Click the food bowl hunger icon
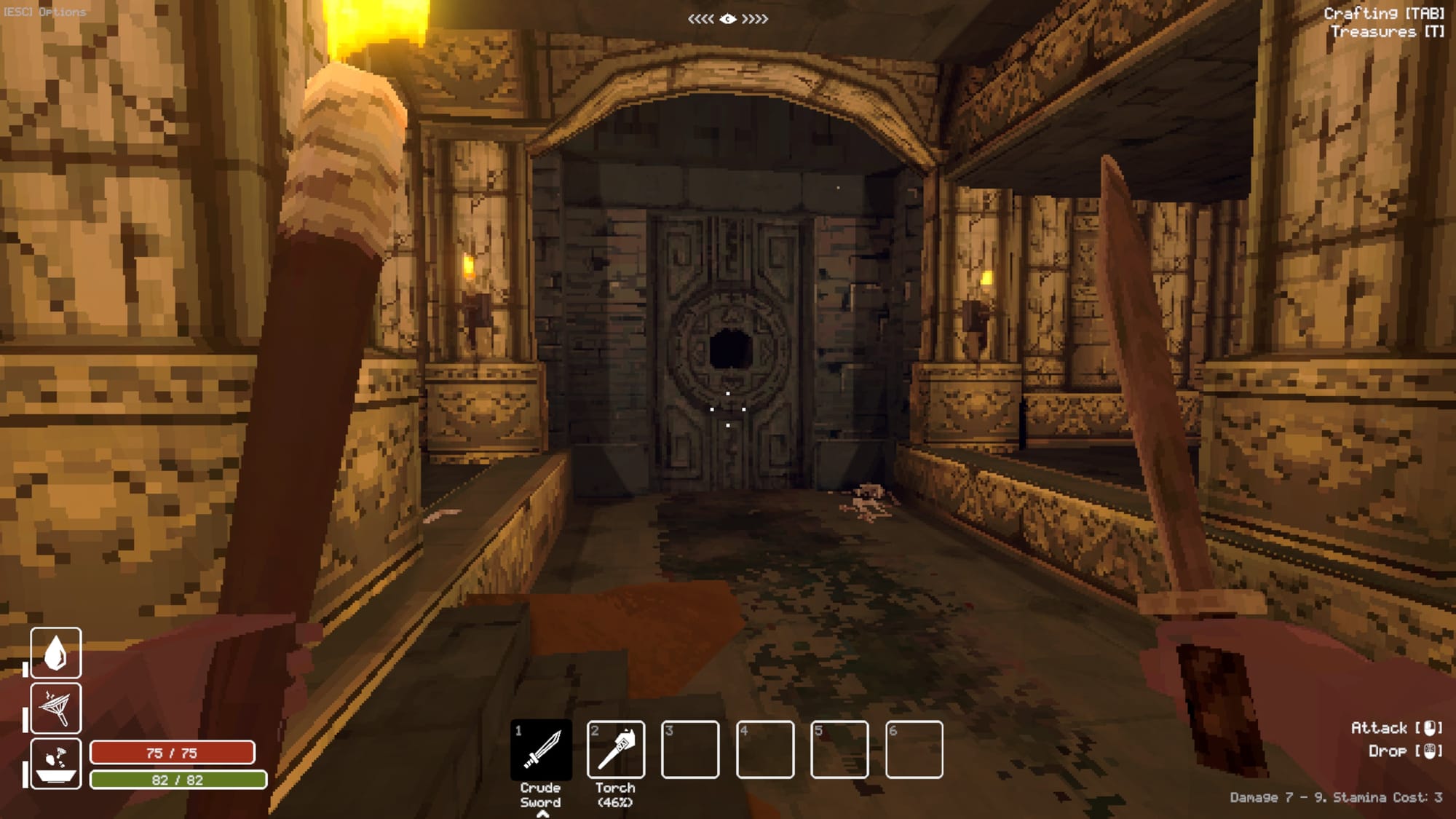 pos(56,763)
